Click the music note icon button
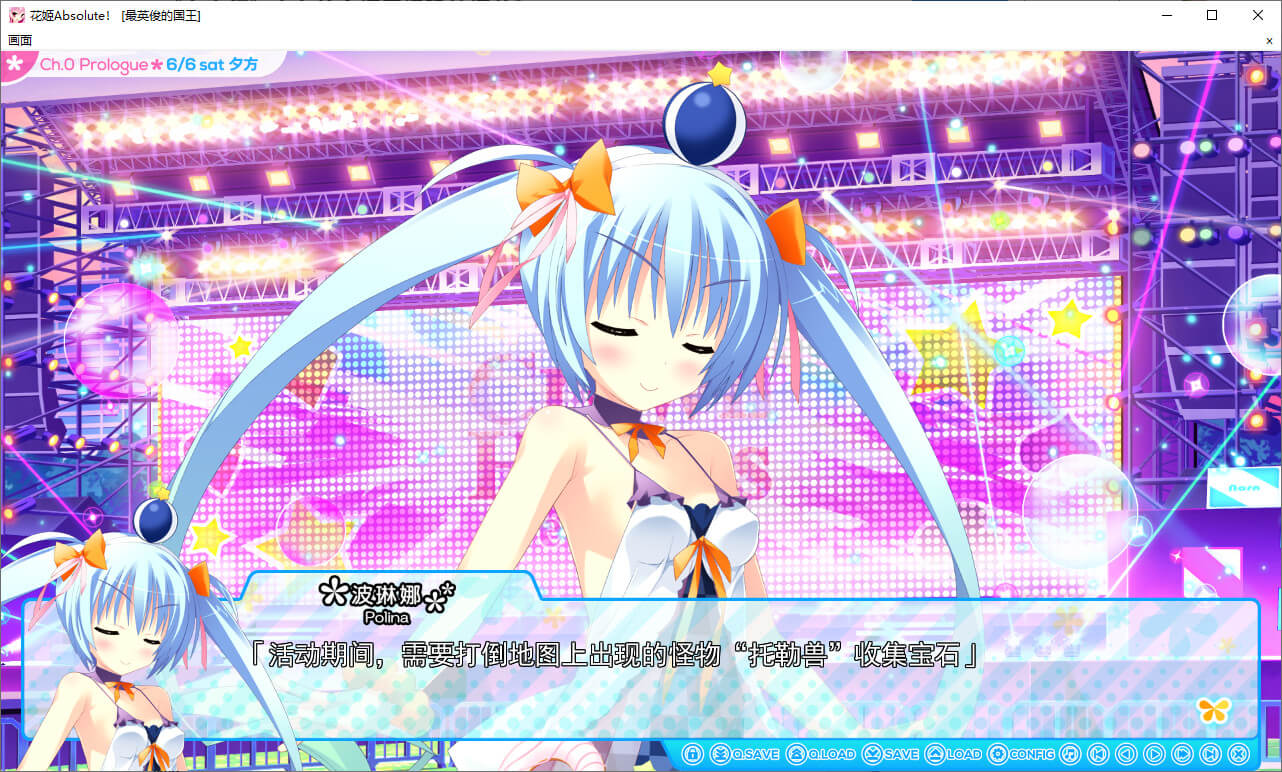1282x772 pixels. (1070, 754)
